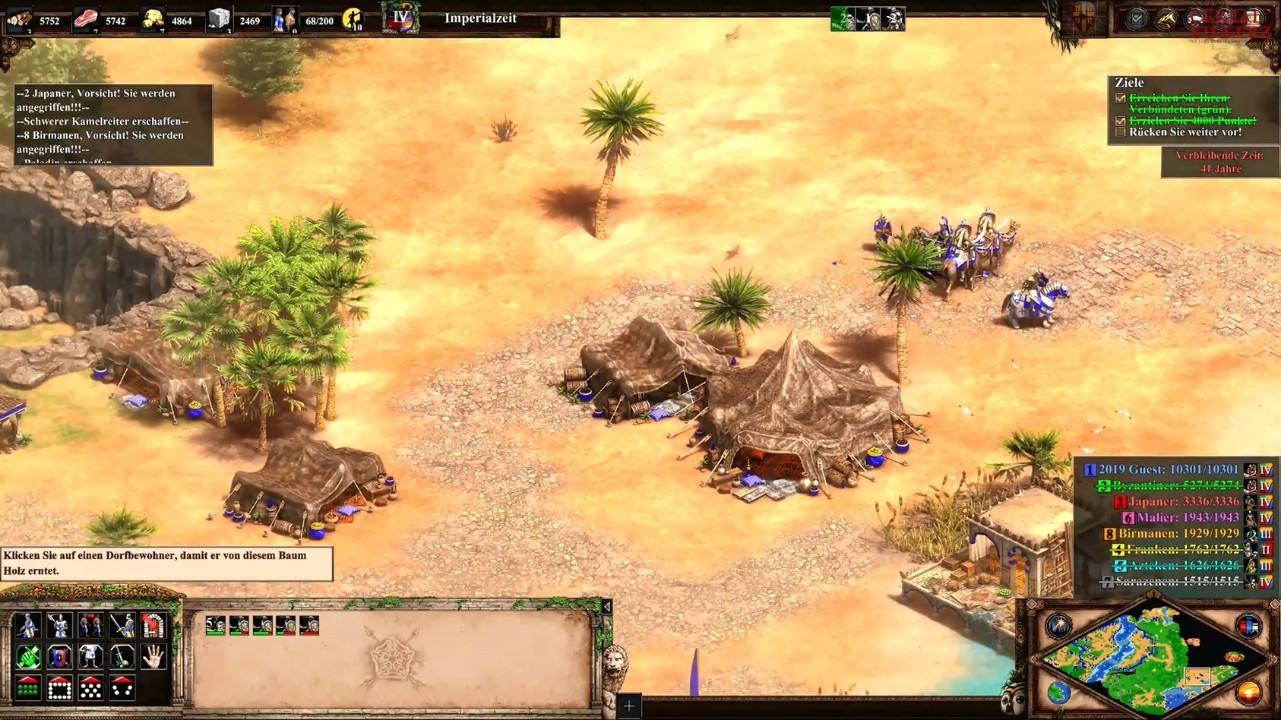1281x720 pixels.
Task: Open the Technology Tree icon
Action: point(1254,17)
